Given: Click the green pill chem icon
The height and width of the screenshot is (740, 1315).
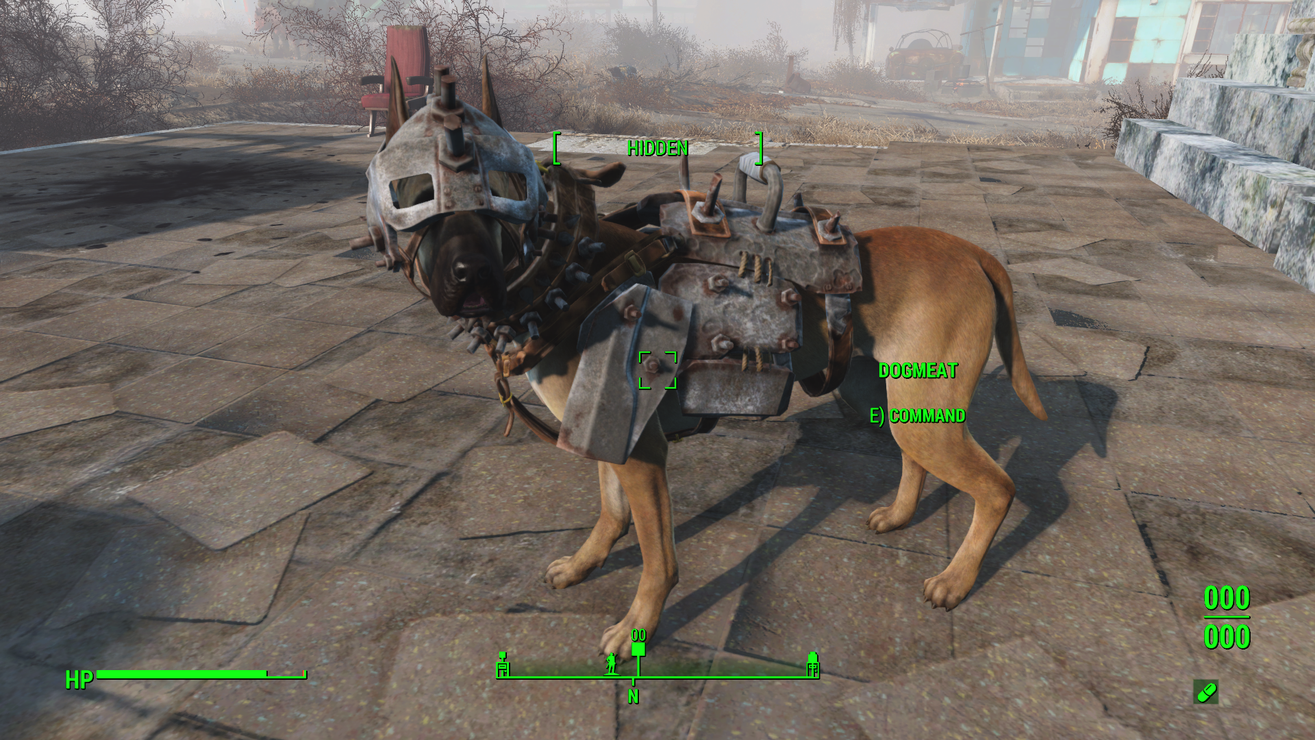Looking at the screenshot, I should click(x=1206, y=692).
